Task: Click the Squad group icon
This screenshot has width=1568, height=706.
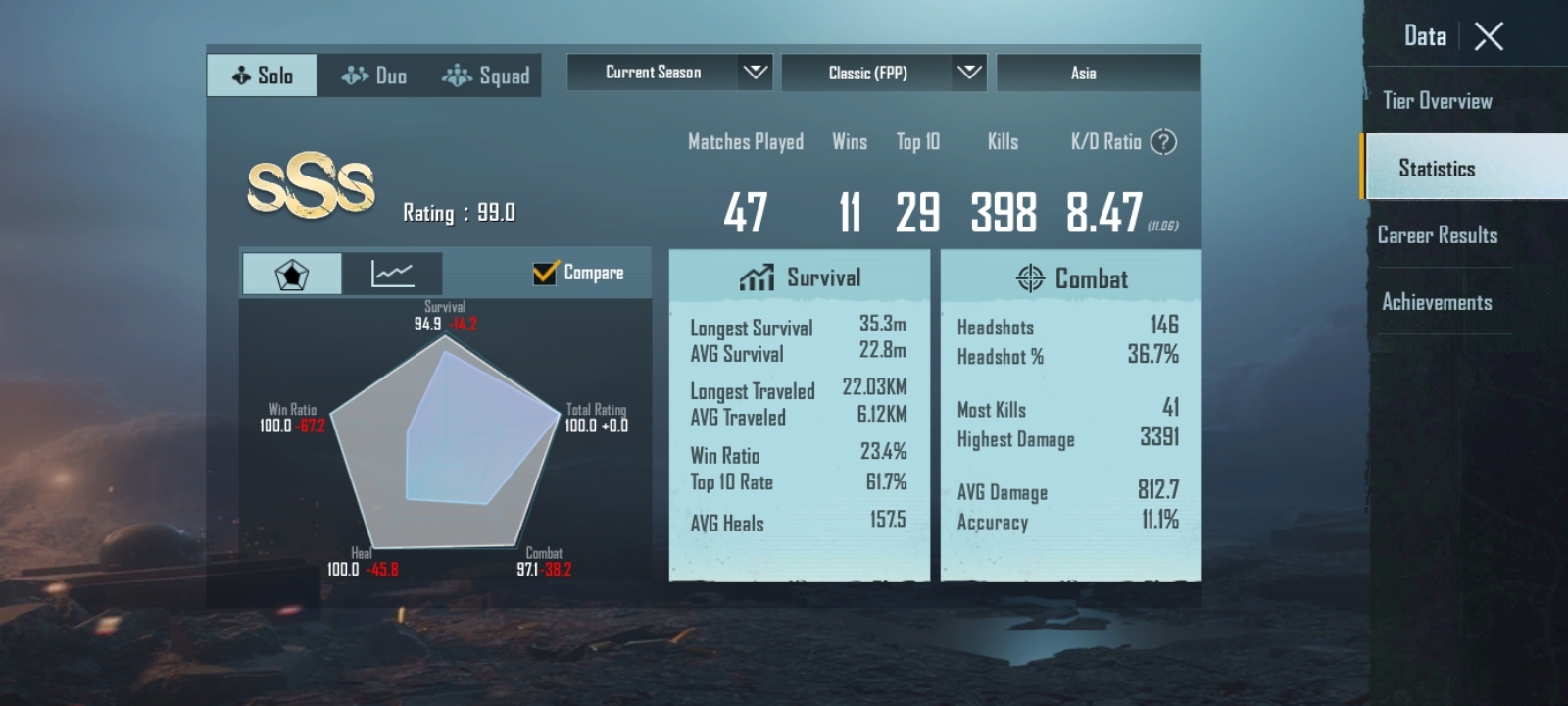Action: 457,75
